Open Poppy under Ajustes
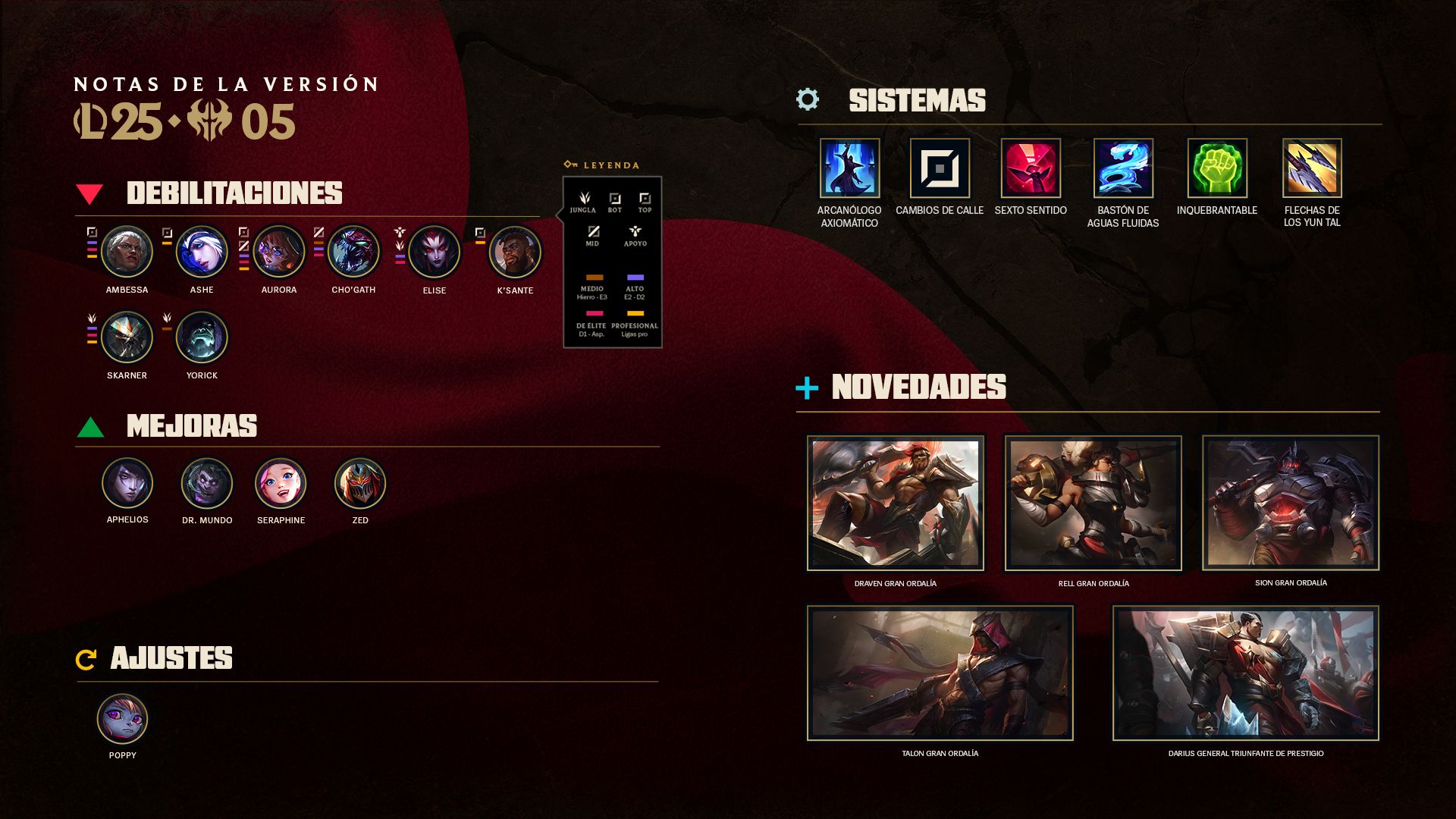1456x819 pixels. click(122, 719)
